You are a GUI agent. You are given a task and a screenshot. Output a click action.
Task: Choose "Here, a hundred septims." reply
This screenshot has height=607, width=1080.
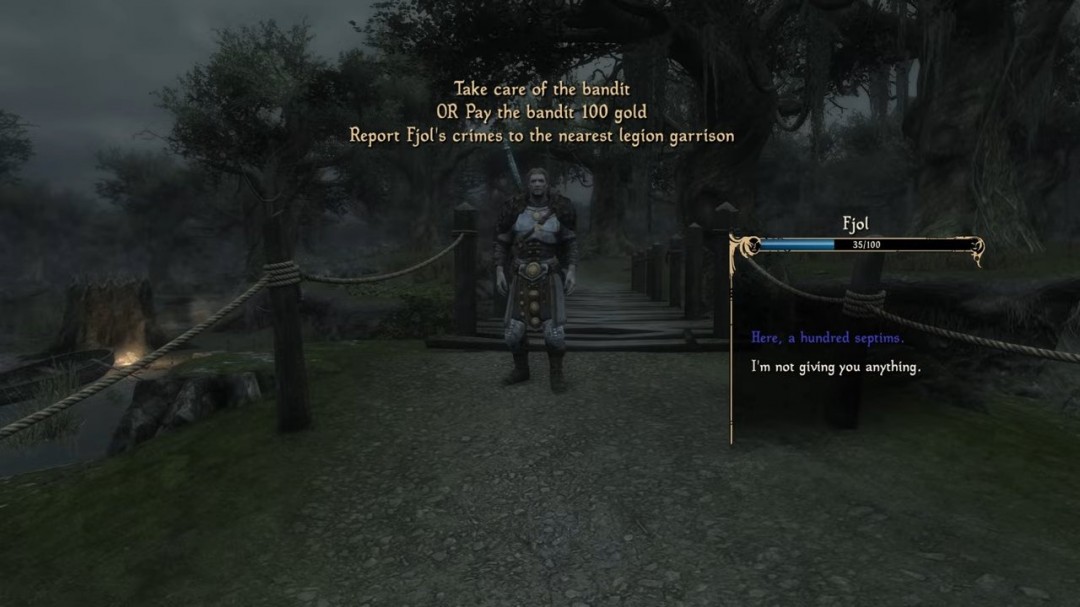point(826,338)
